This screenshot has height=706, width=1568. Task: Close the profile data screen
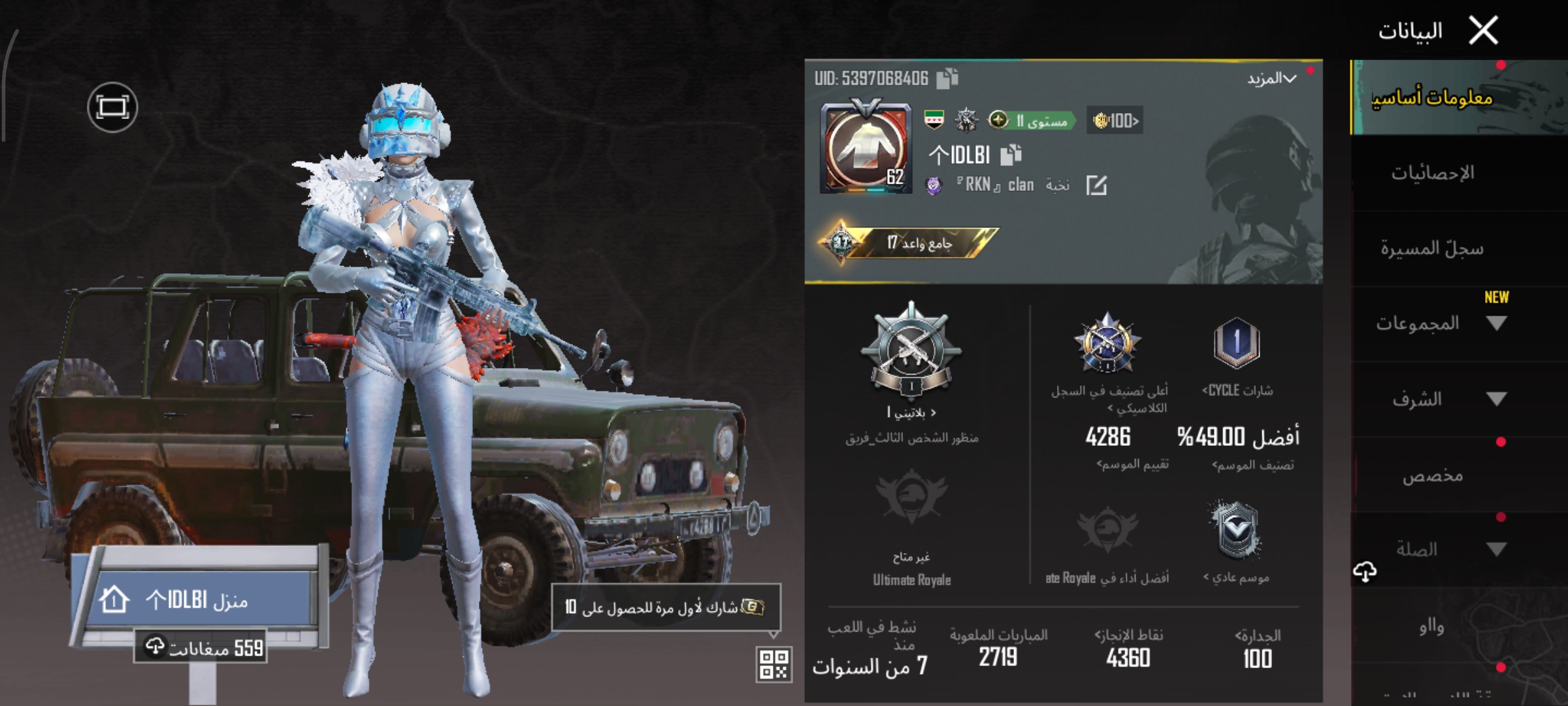coord(1483,31)
